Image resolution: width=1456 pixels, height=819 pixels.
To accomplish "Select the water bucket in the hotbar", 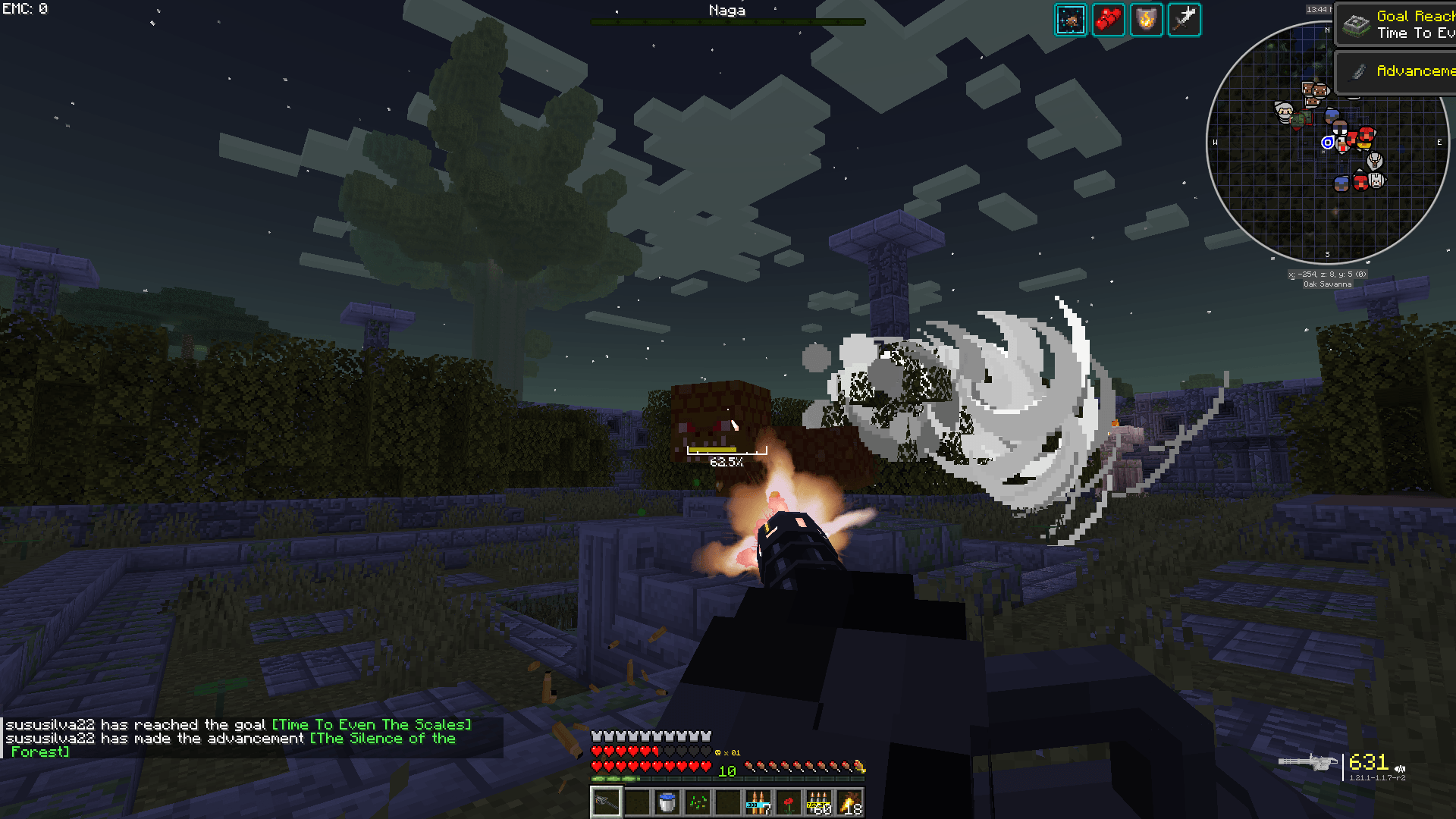I will coord(667,802).
